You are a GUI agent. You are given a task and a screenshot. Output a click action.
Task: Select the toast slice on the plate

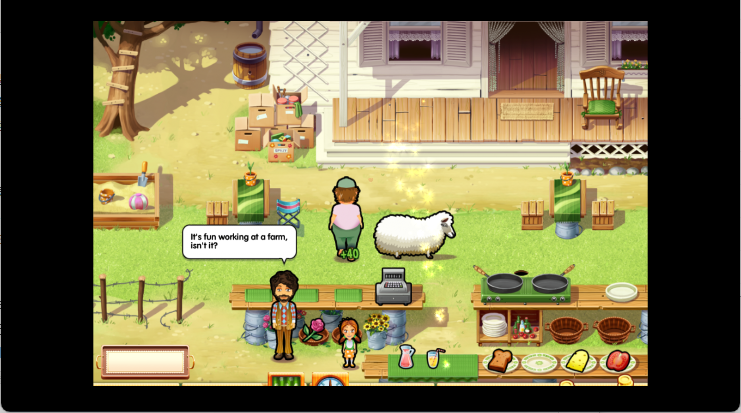[x=500, y=361]
